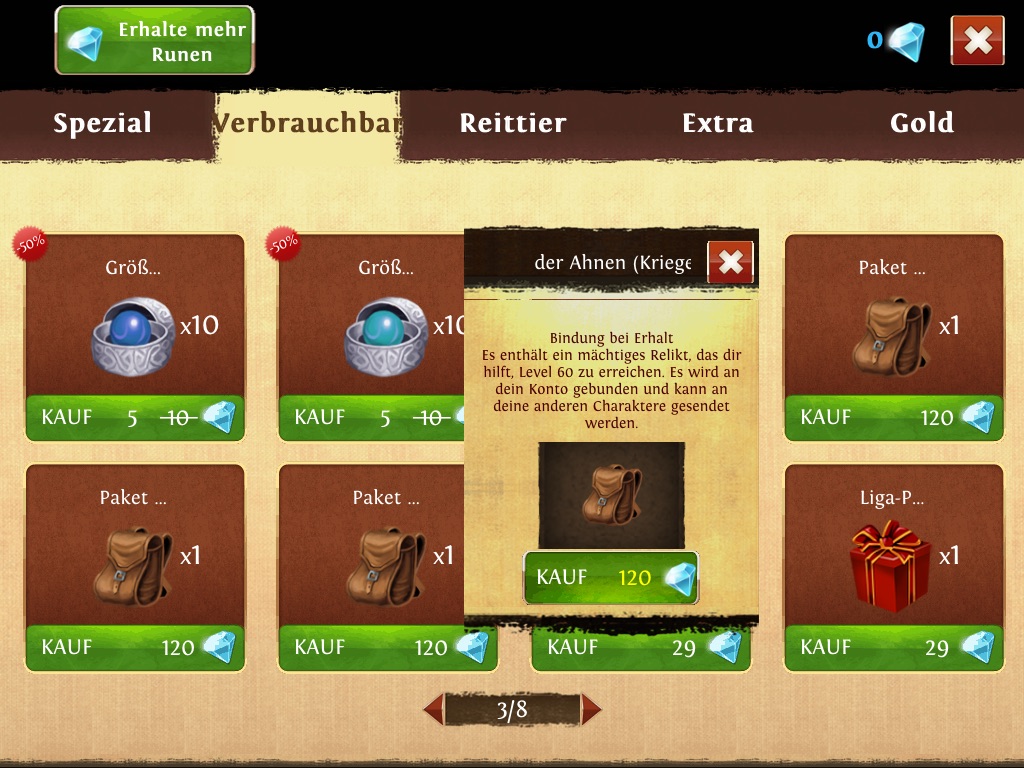The image size is (1024, 768).
Task: Click the Erhalte mehr Runen button
Action: point(154,41)
